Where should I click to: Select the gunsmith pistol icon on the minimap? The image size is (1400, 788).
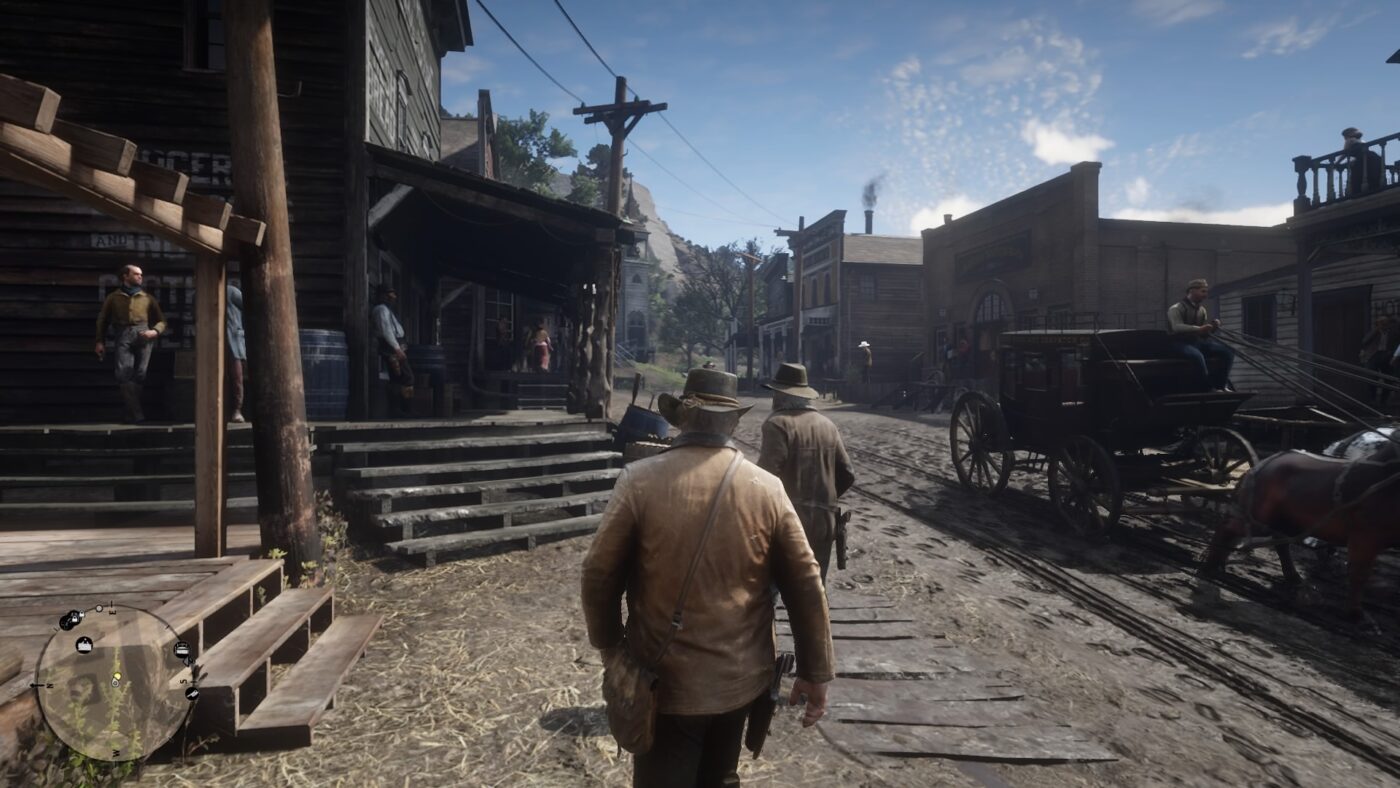tap(194, 693)
